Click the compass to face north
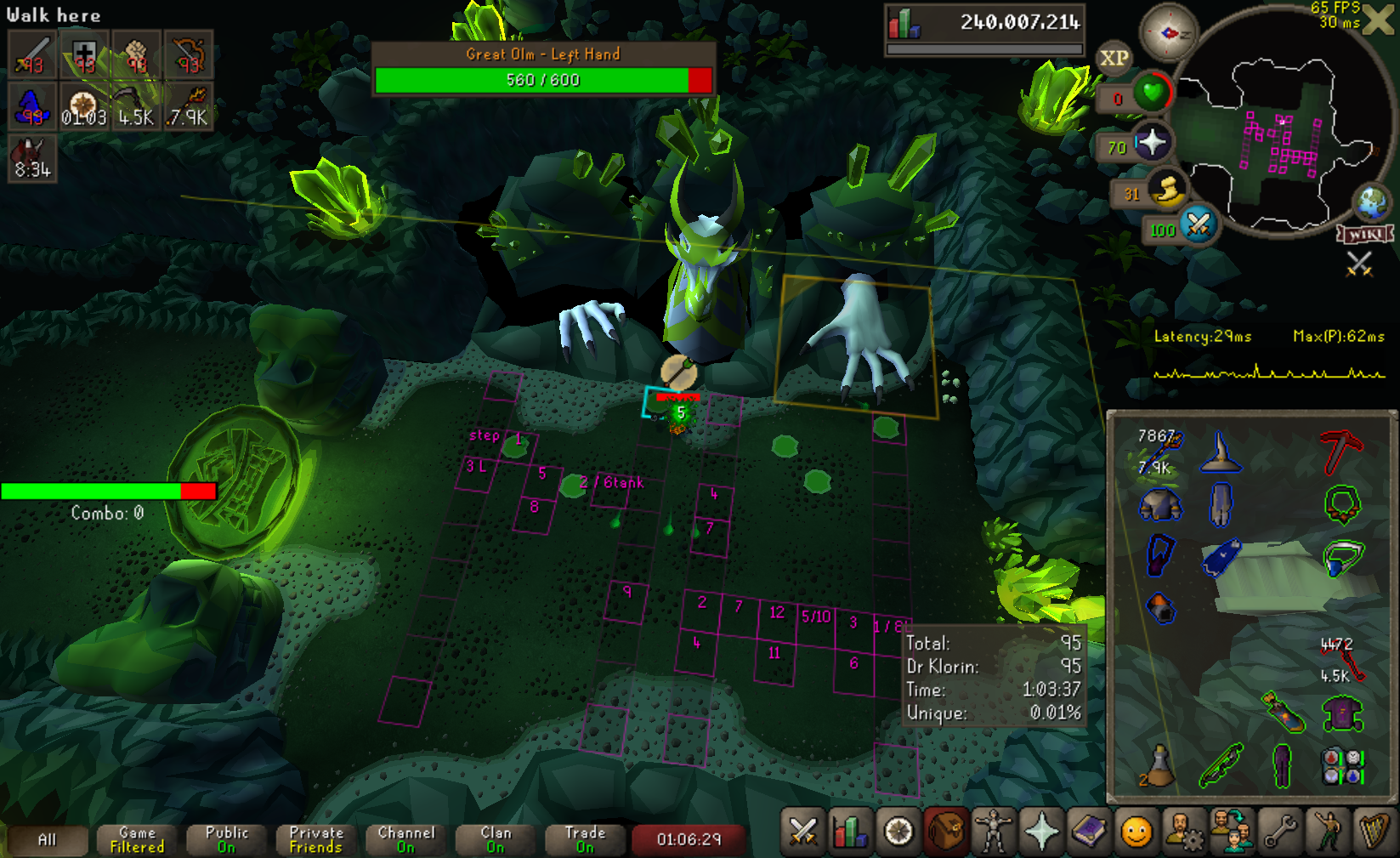The image size is (1400, 858). 1168,32
